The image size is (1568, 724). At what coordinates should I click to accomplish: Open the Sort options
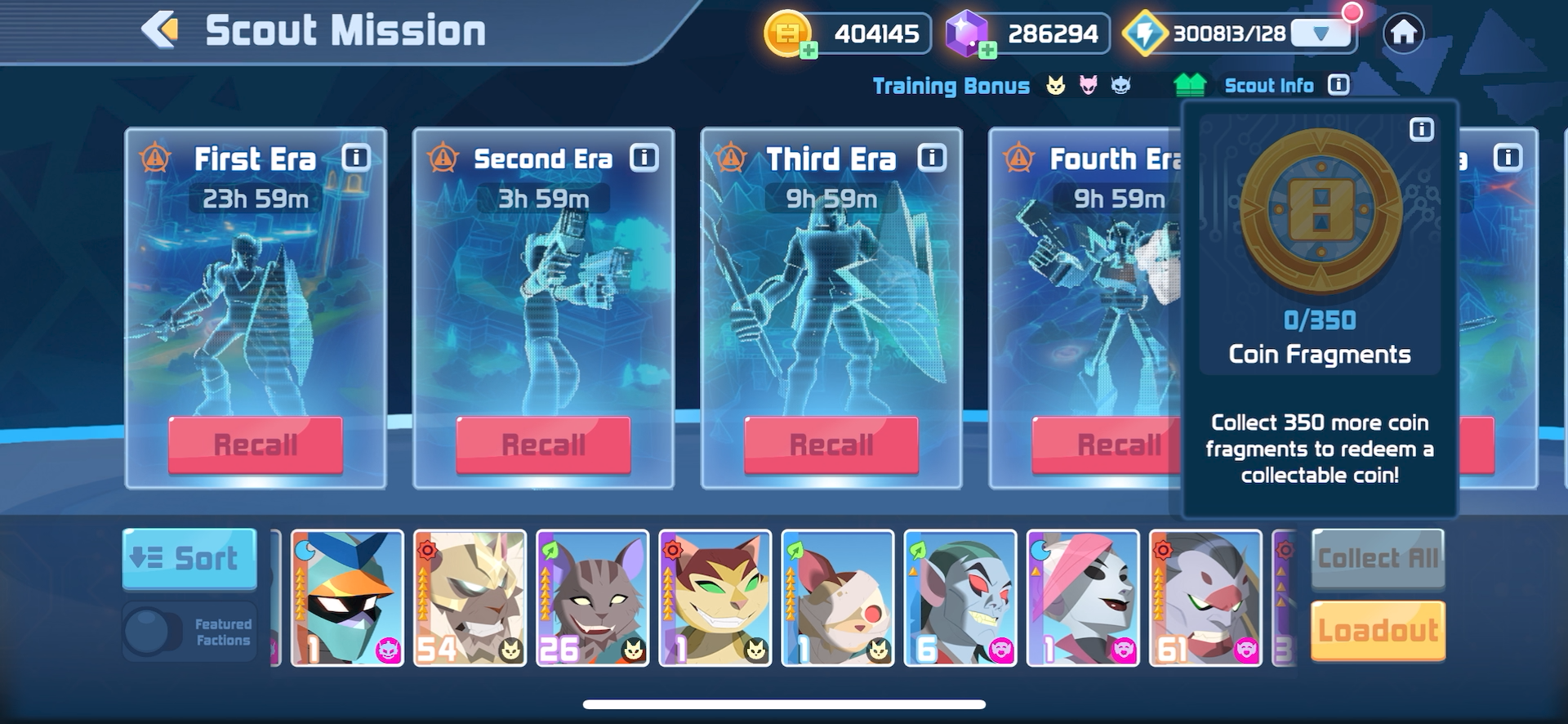point(189,559)
